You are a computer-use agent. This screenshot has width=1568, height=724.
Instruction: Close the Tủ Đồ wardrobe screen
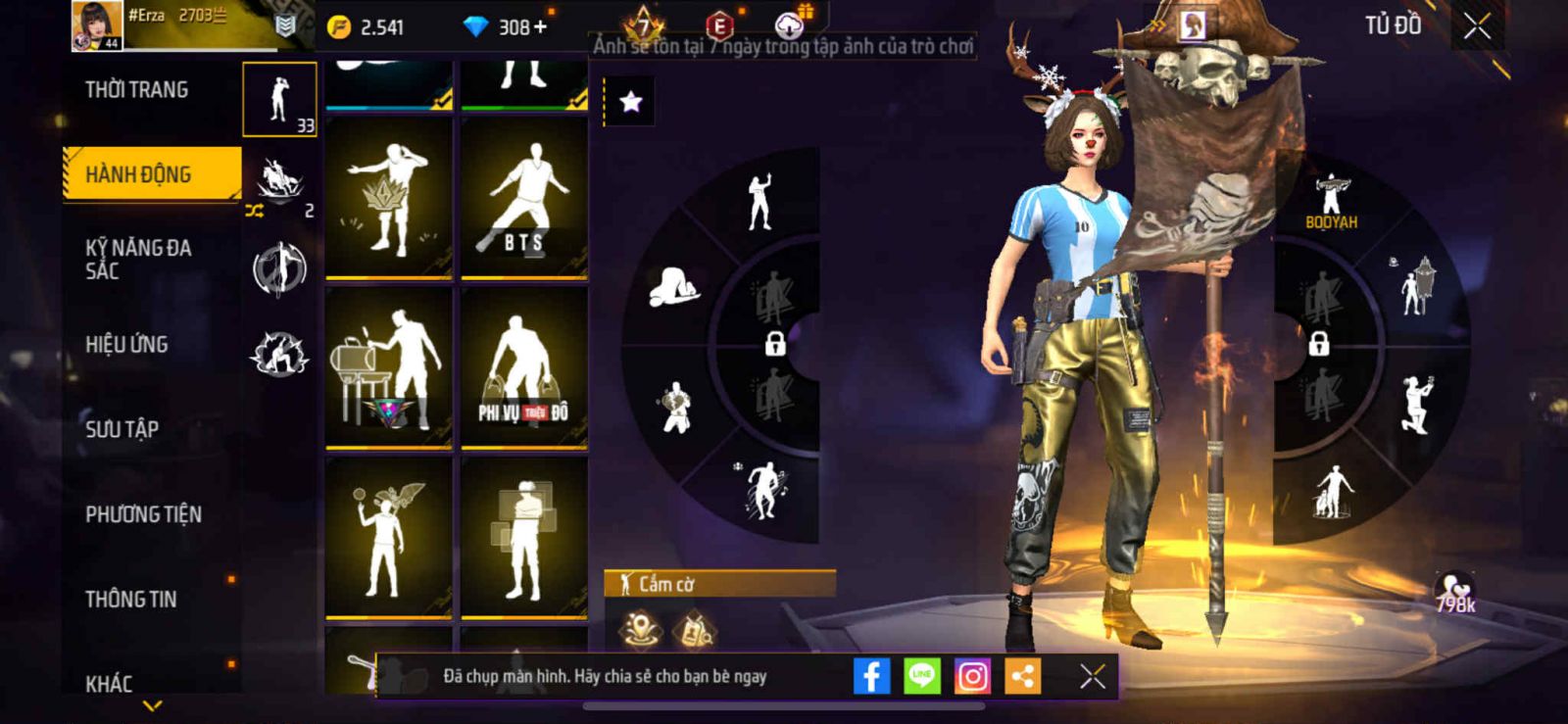[1477, 26]
